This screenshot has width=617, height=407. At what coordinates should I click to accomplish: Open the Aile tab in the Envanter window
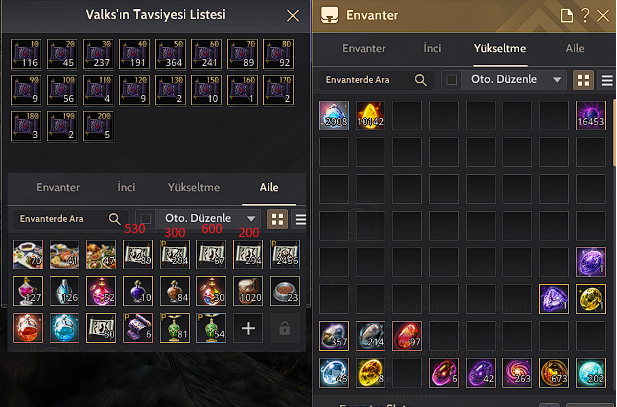(575, 48)
